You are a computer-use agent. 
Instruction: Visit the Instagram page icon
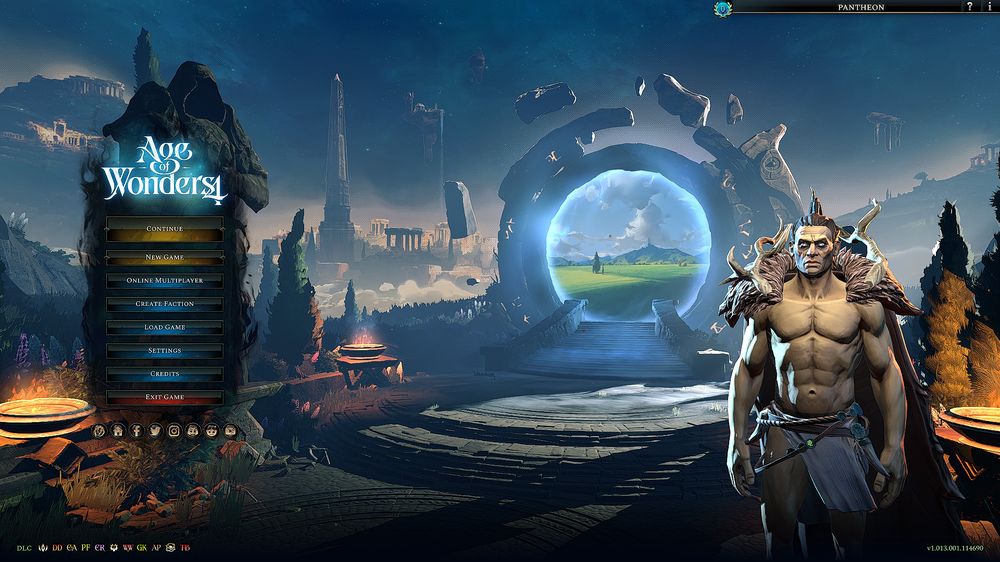pyautogui.click(x=174, y=430)
